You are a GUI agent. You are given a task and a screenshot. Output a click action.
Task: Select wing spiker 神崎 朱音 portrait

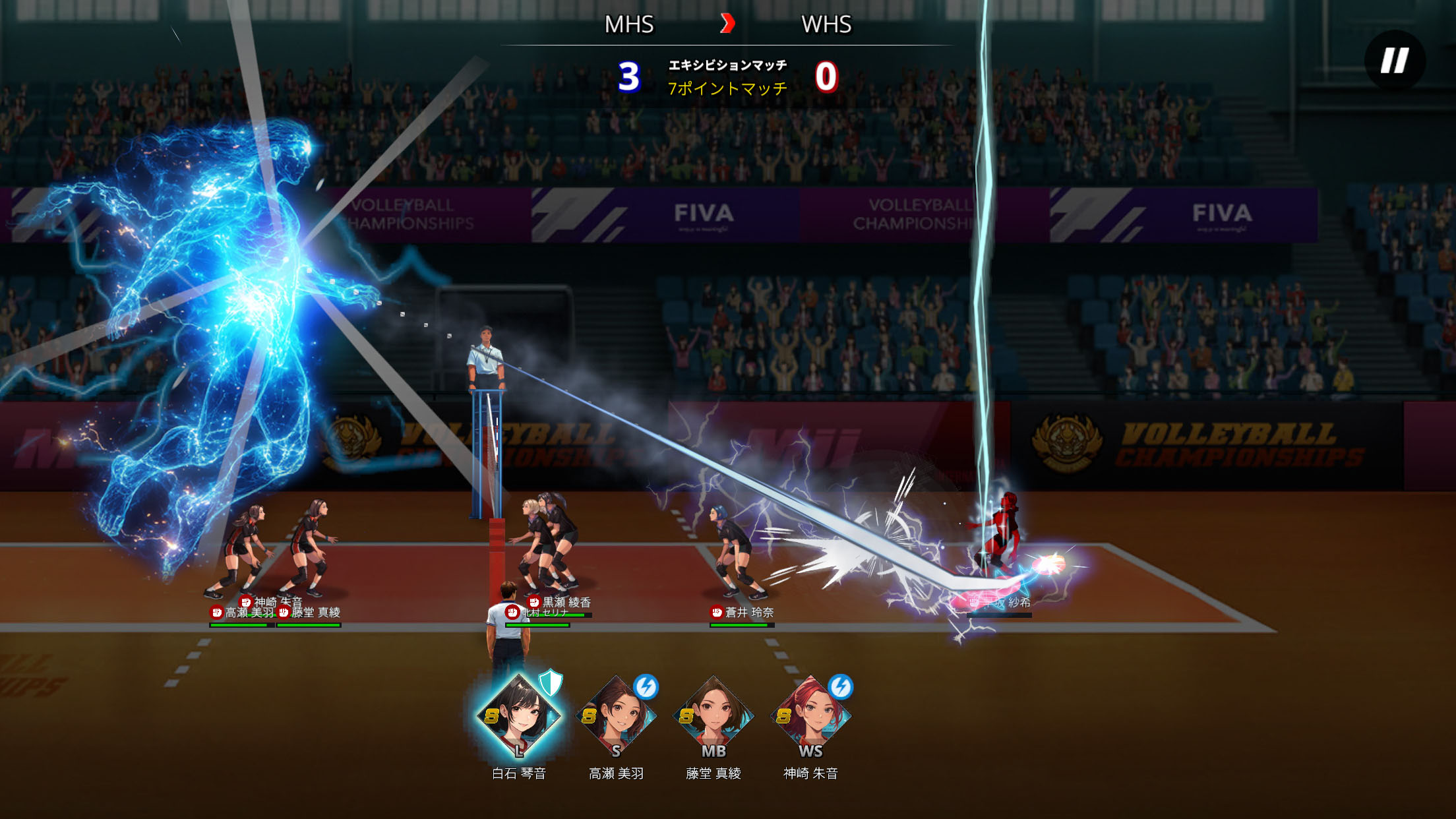(810, 717)
